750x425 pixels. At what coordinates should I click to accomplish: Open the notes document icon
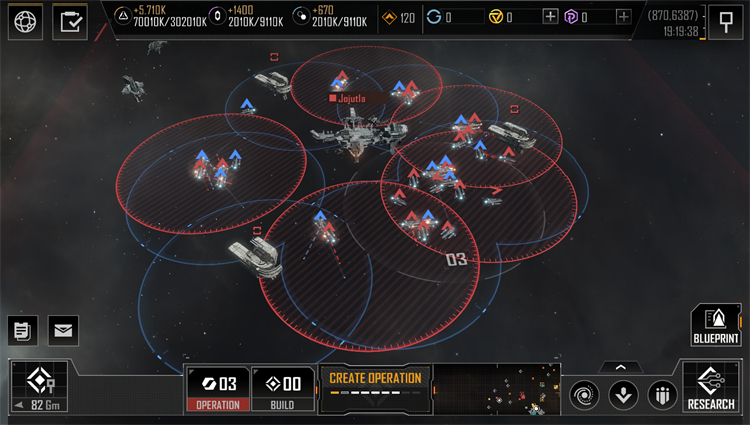coord(23,328)
